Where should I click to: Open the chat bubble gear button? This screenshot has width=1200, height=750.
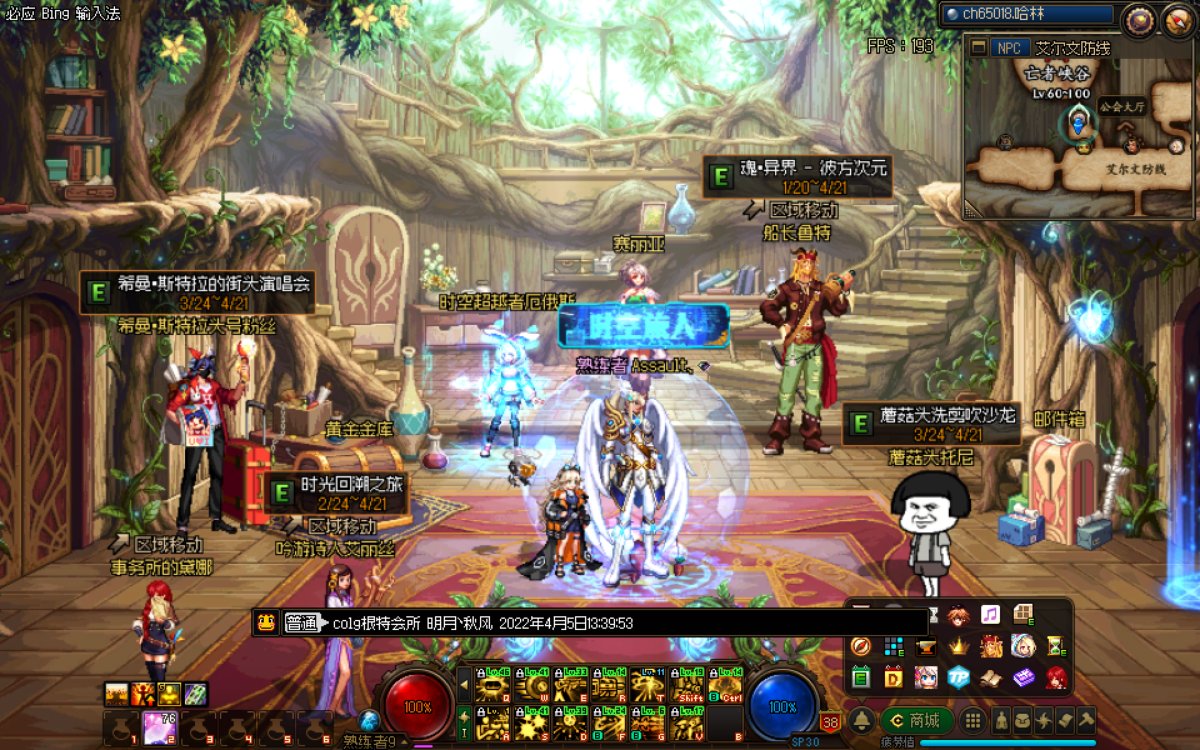(x=1138, y=19)
